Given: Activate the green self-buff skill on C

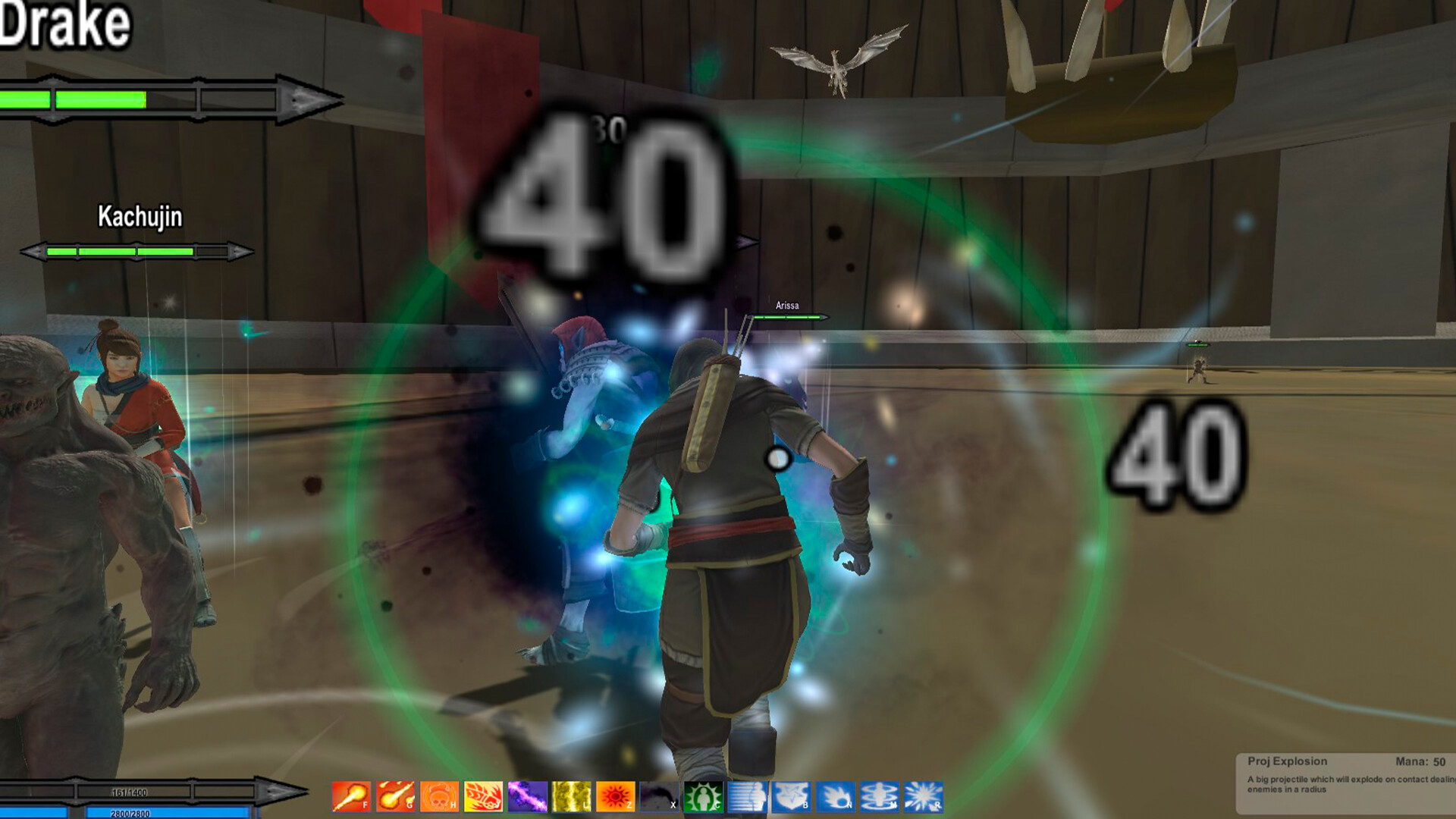Looking at the screenshot, I should tap(704, 798).
